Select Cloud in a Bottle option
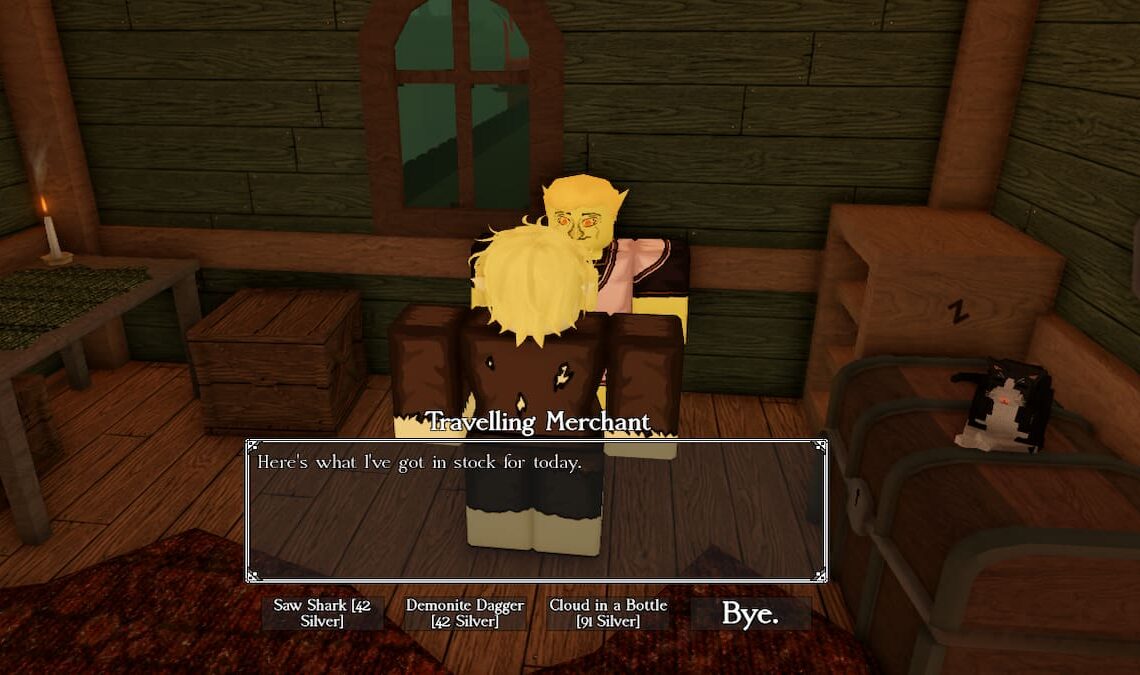This screenshot has width=1140, height=675. point(608,613)
